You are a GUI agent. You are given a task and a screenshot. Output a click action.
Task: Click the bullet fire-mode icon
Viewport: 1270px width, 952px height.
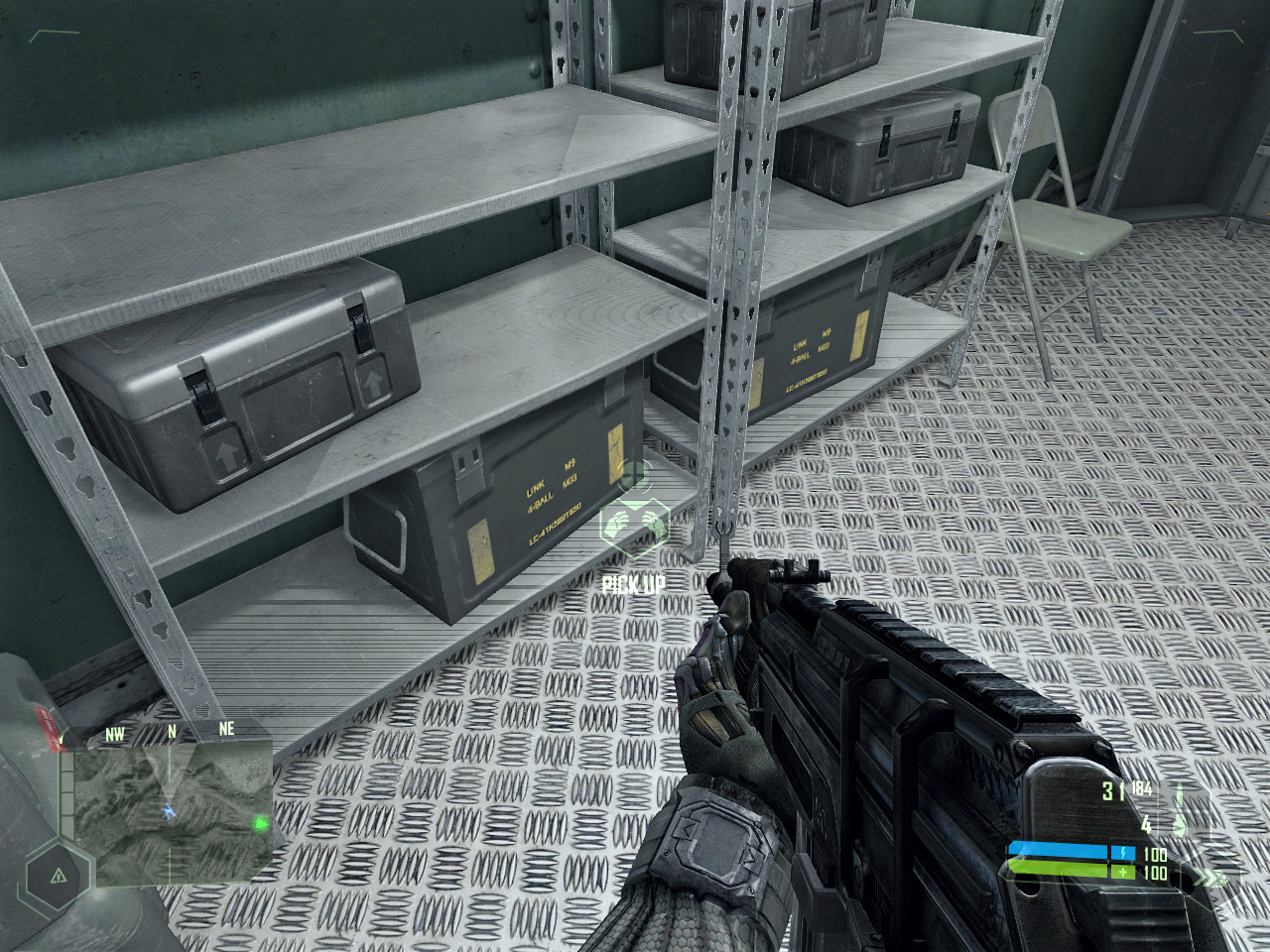click(x=1179, y=793)
